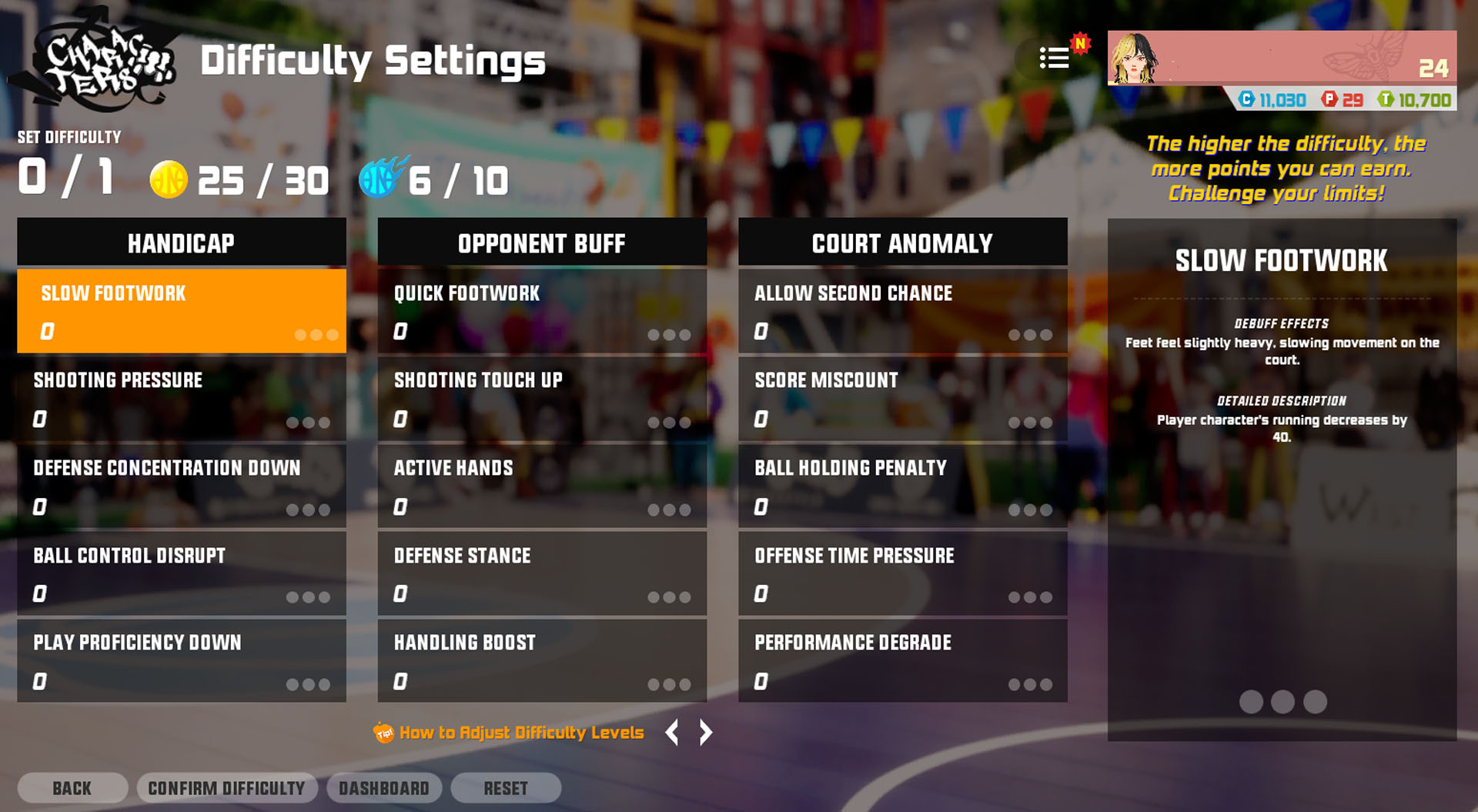Click the left arrow to change difficulty page

(x=672, y=732)
